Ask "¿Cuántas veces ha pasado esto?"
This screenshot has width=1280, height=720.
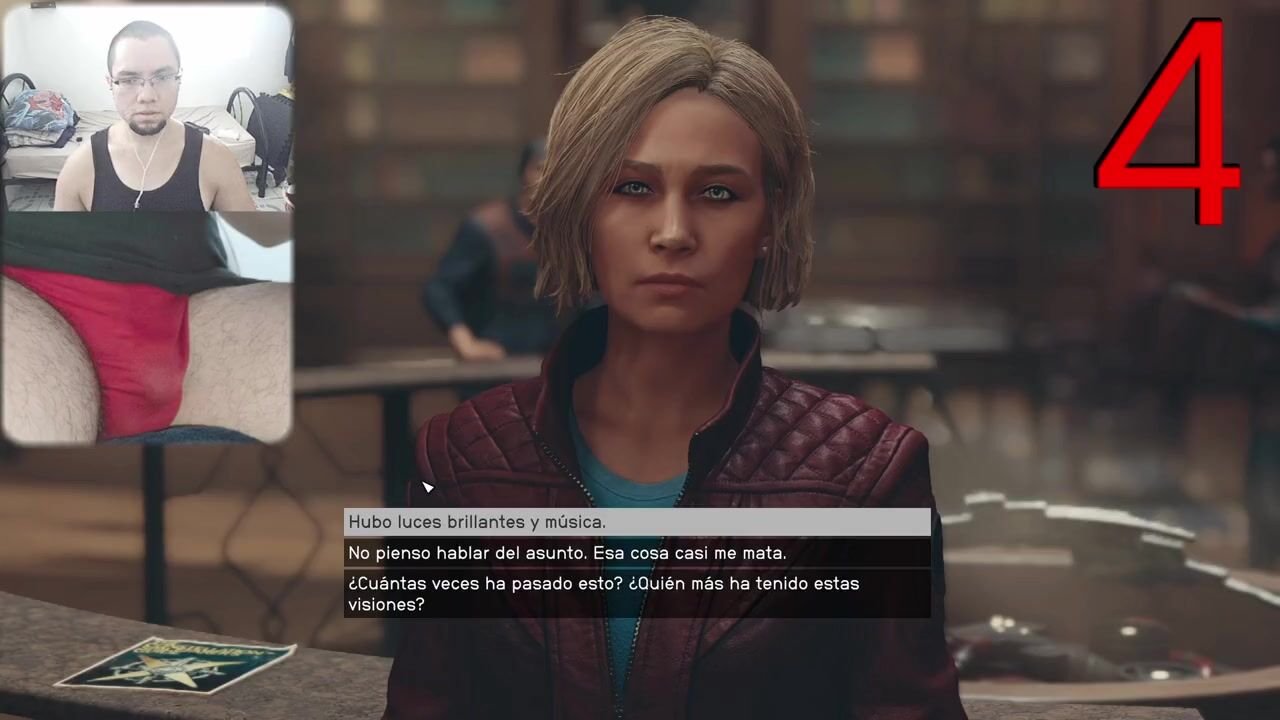637,594
